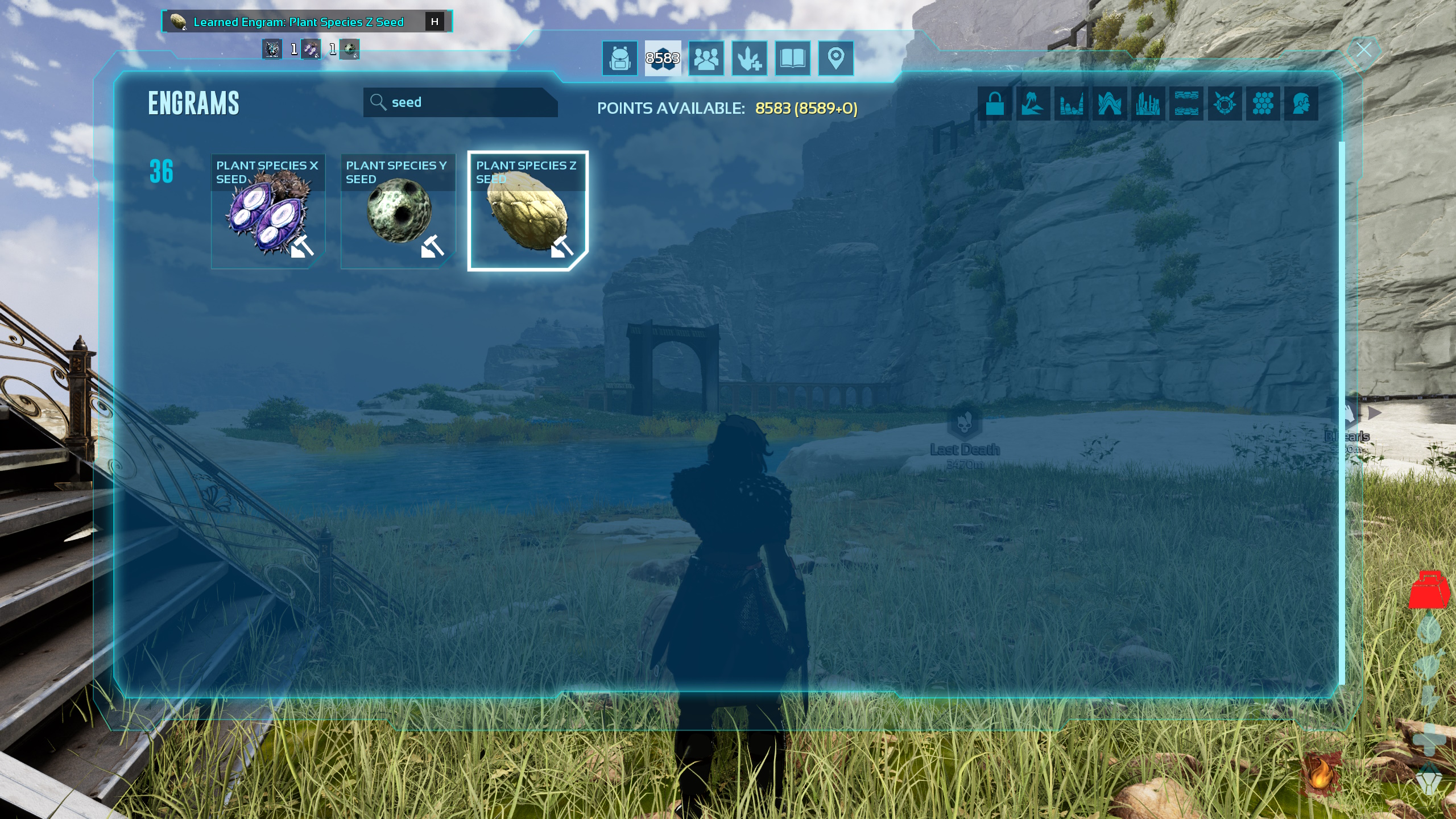1456x819 pixels.
Task: Select the Engrams hexagon tab
Action: click(663, 57)
